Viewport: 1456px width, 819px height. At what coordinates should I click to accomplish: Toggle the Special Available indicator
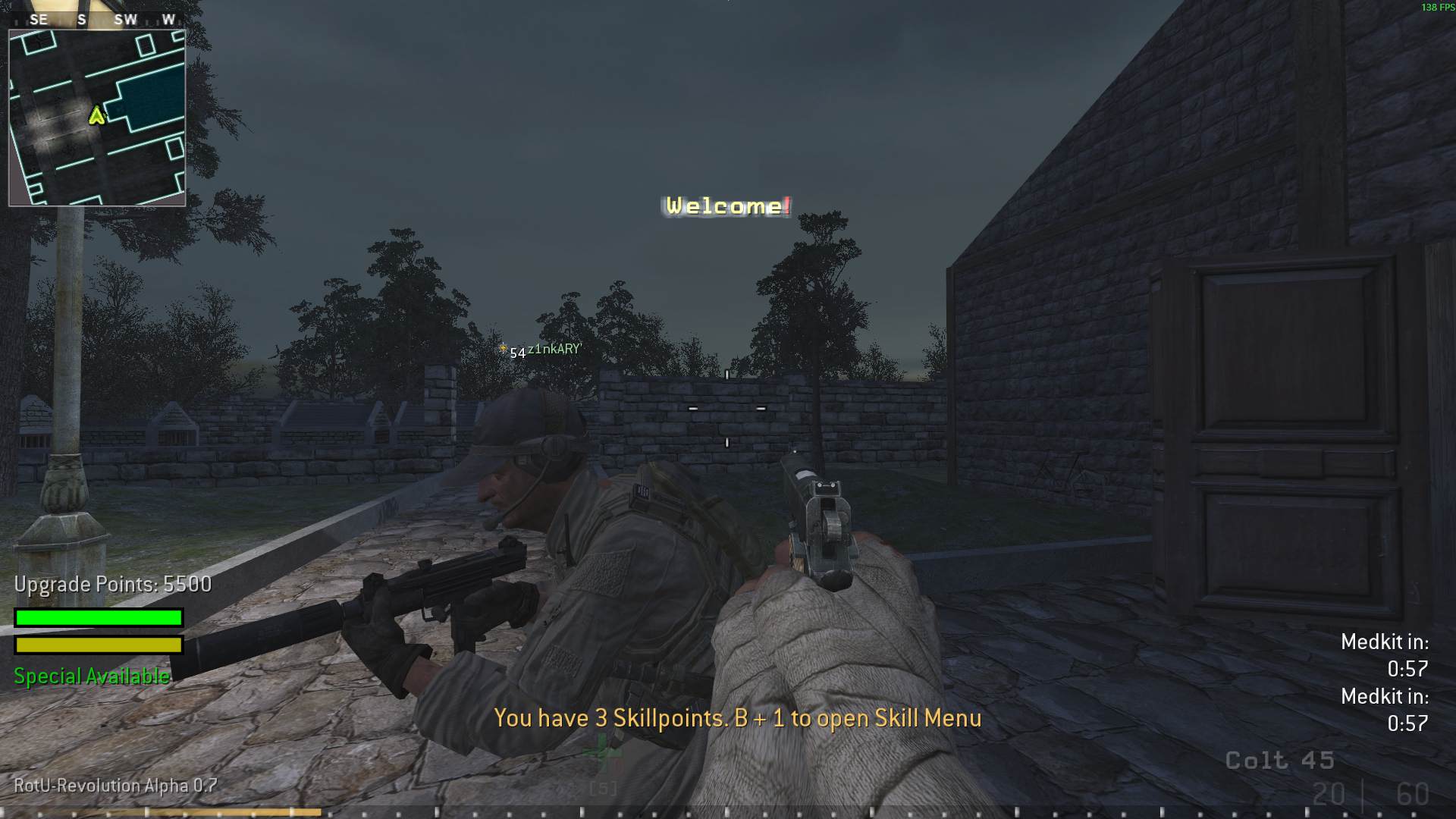(90, 676)
